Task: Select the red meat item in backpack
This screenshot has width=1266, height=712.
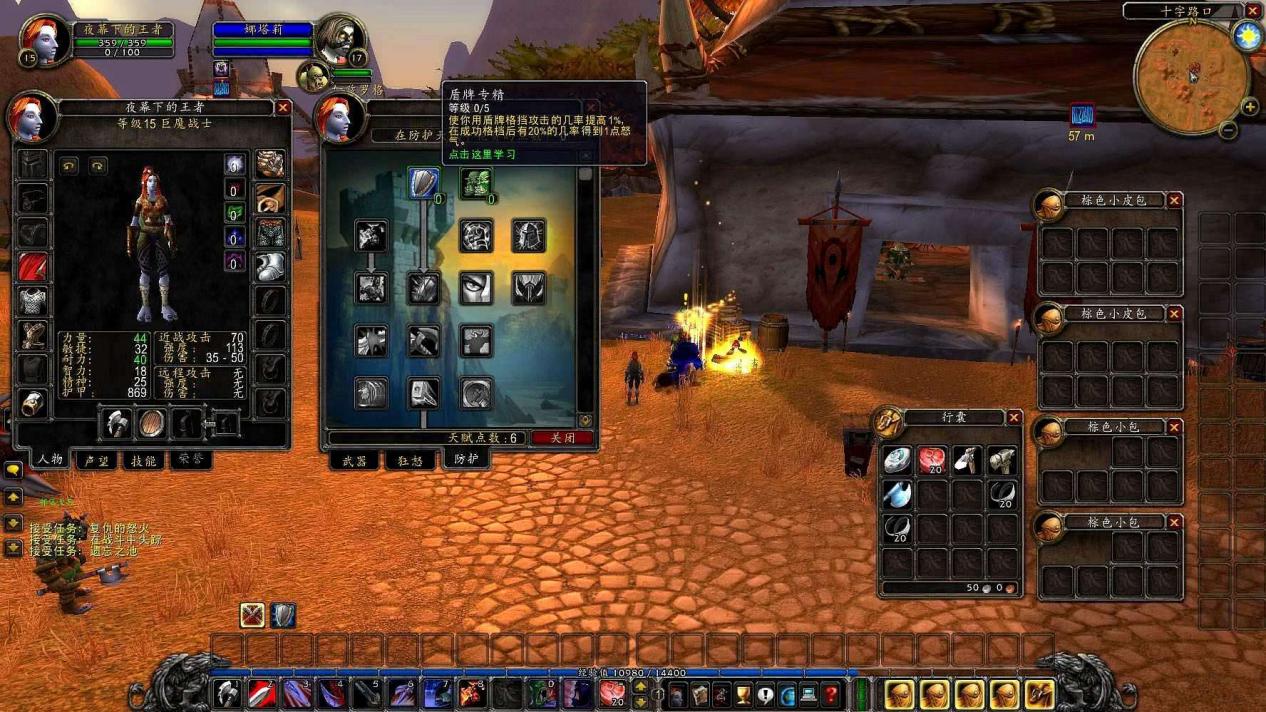Action: (932, 460)
